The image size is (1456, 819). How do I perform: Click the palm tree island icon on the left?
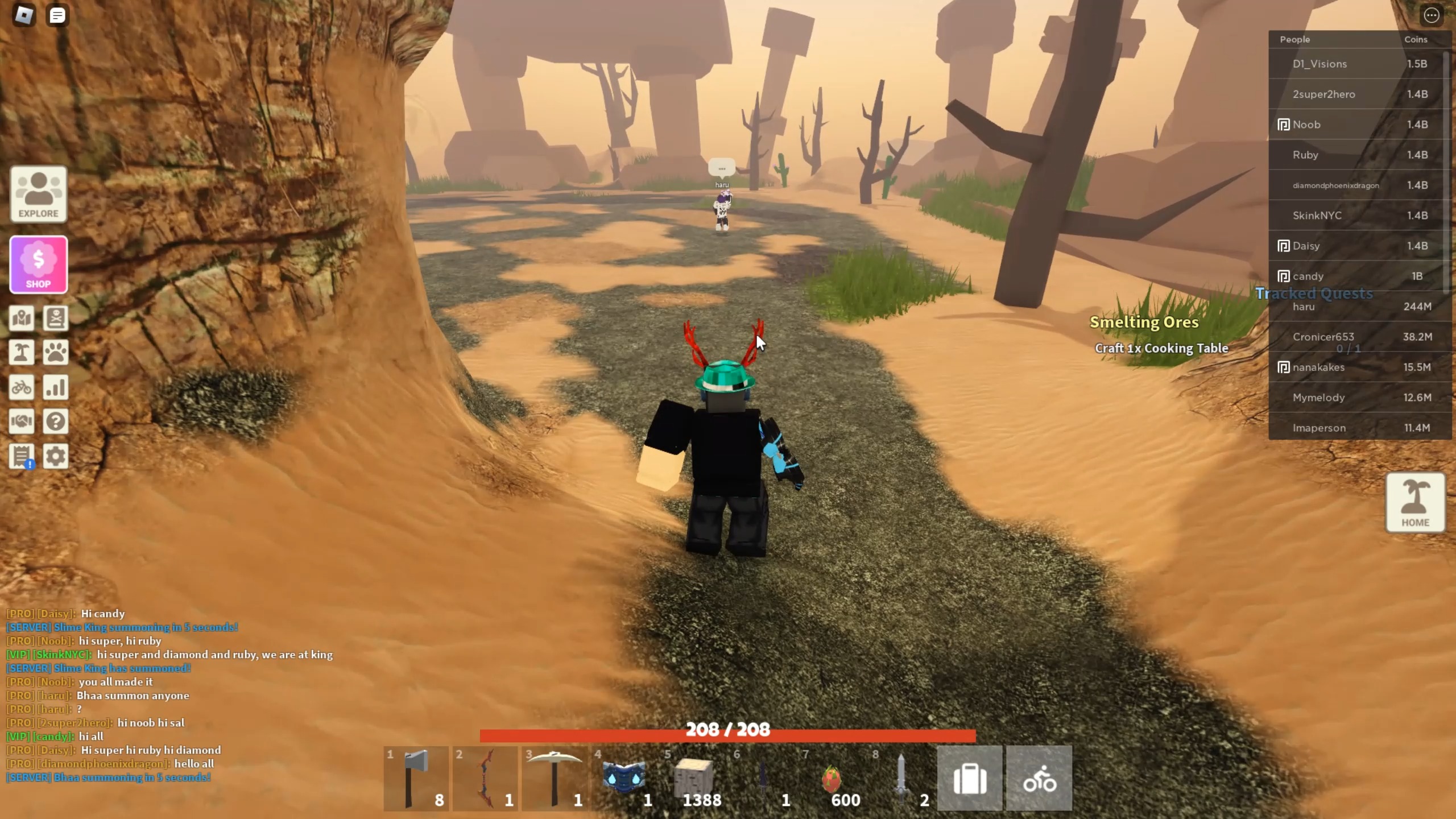point(22,353)
